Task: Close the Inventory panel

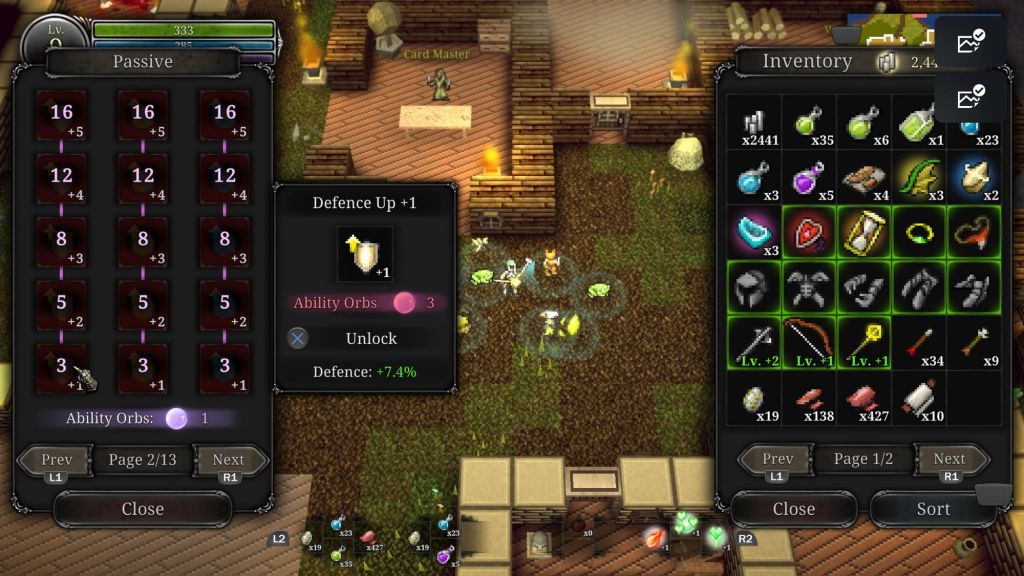Action: click(x=793, y=509)
